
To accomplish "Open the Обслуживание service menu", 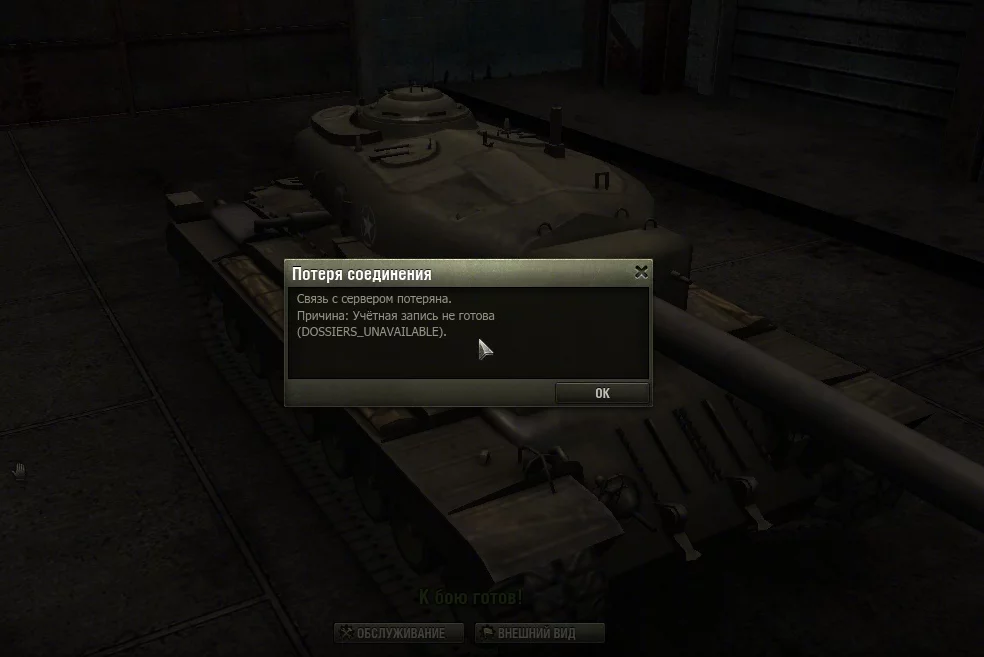I will click(x=401, y=633).
